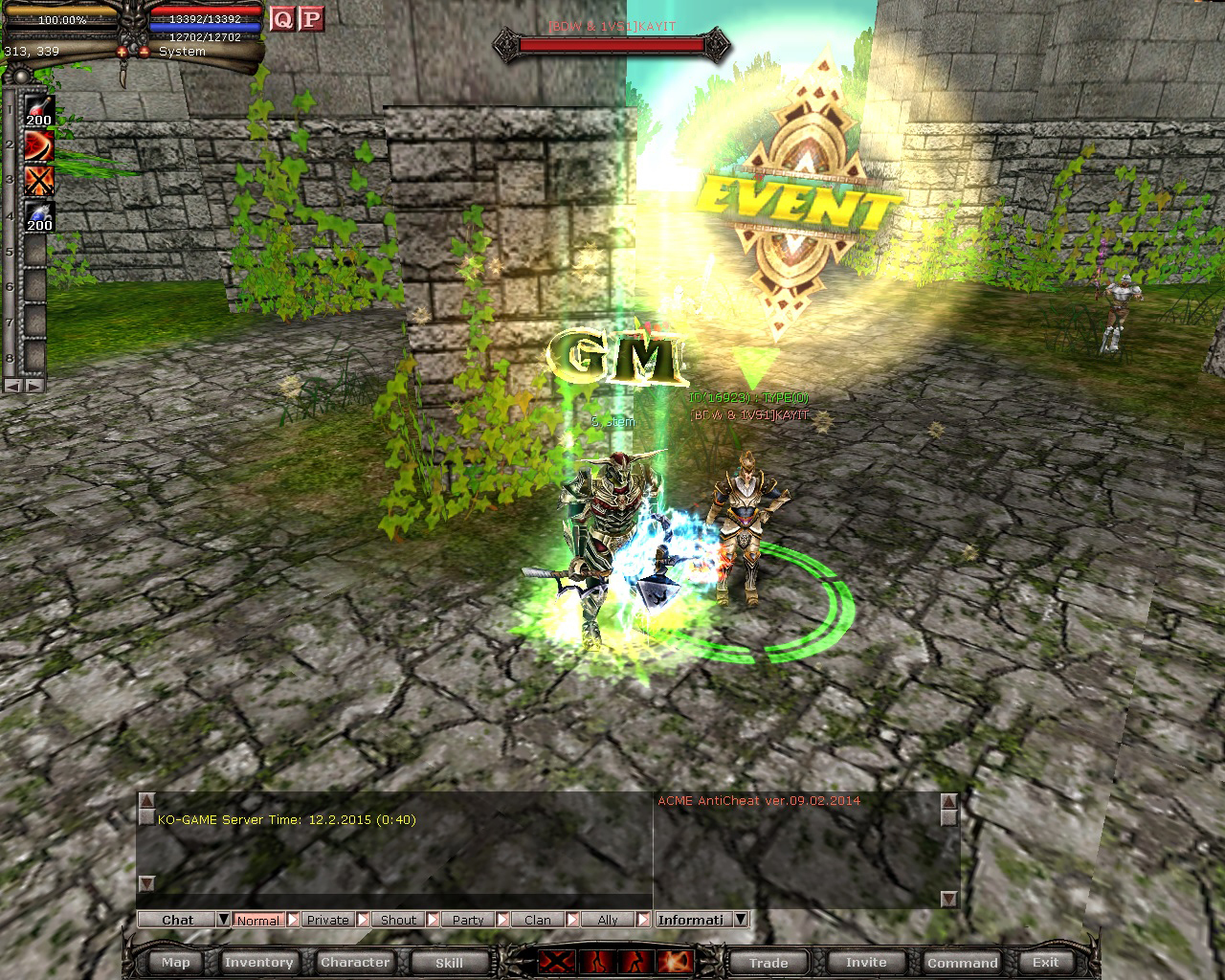Viewport: 1225px width, 980px height.
Task: Choose the Party chat tab
Action: 468,920
